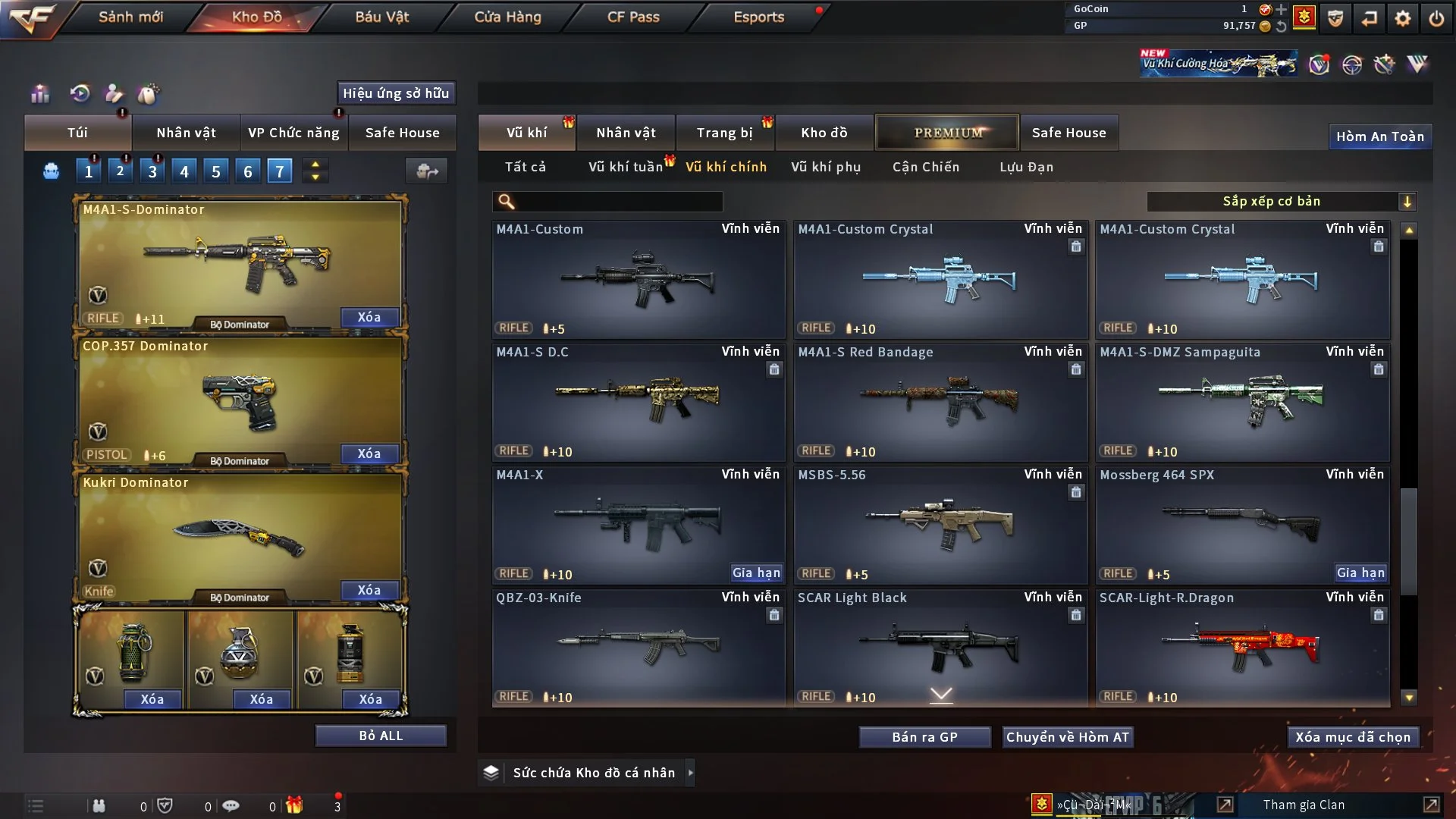Screen dimensions: 1456x819
Task: Open the Cửa Hàng shop menu
Action: [507, 17]
